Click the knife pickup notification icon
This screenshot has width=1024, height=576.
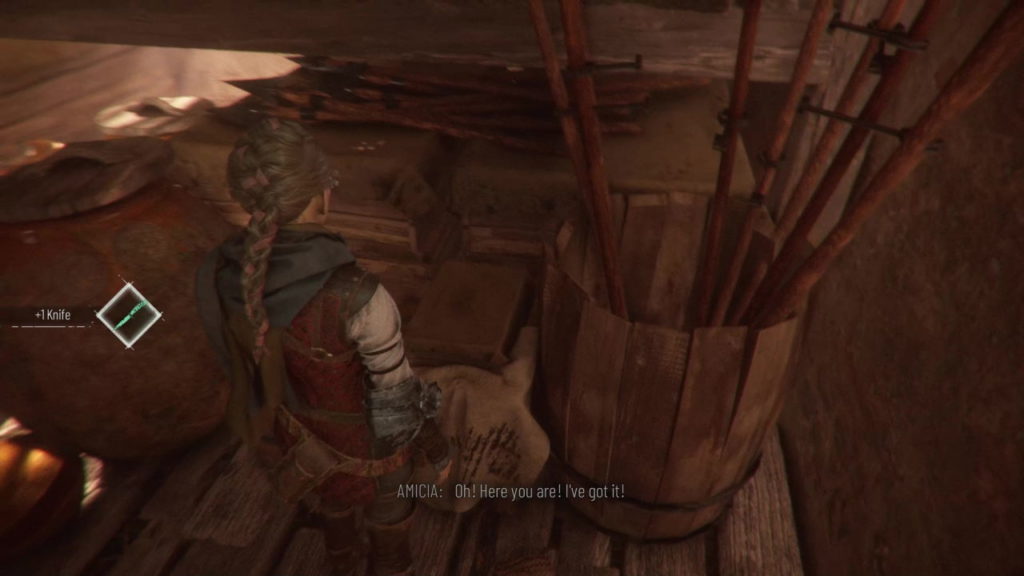click(128, 315)
